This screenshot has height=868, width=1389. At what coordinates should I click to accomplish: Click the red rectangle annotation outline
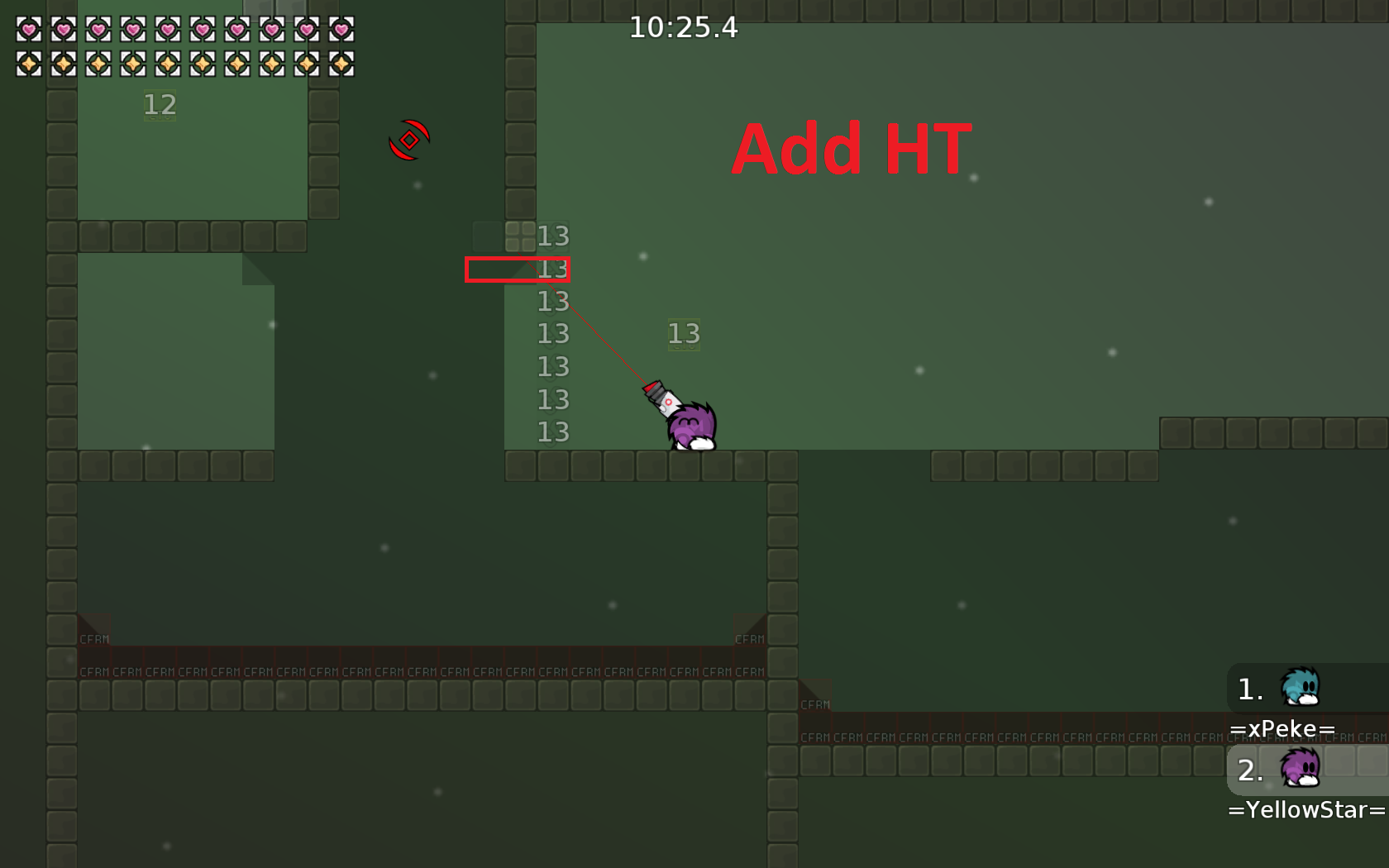point(518,269)
